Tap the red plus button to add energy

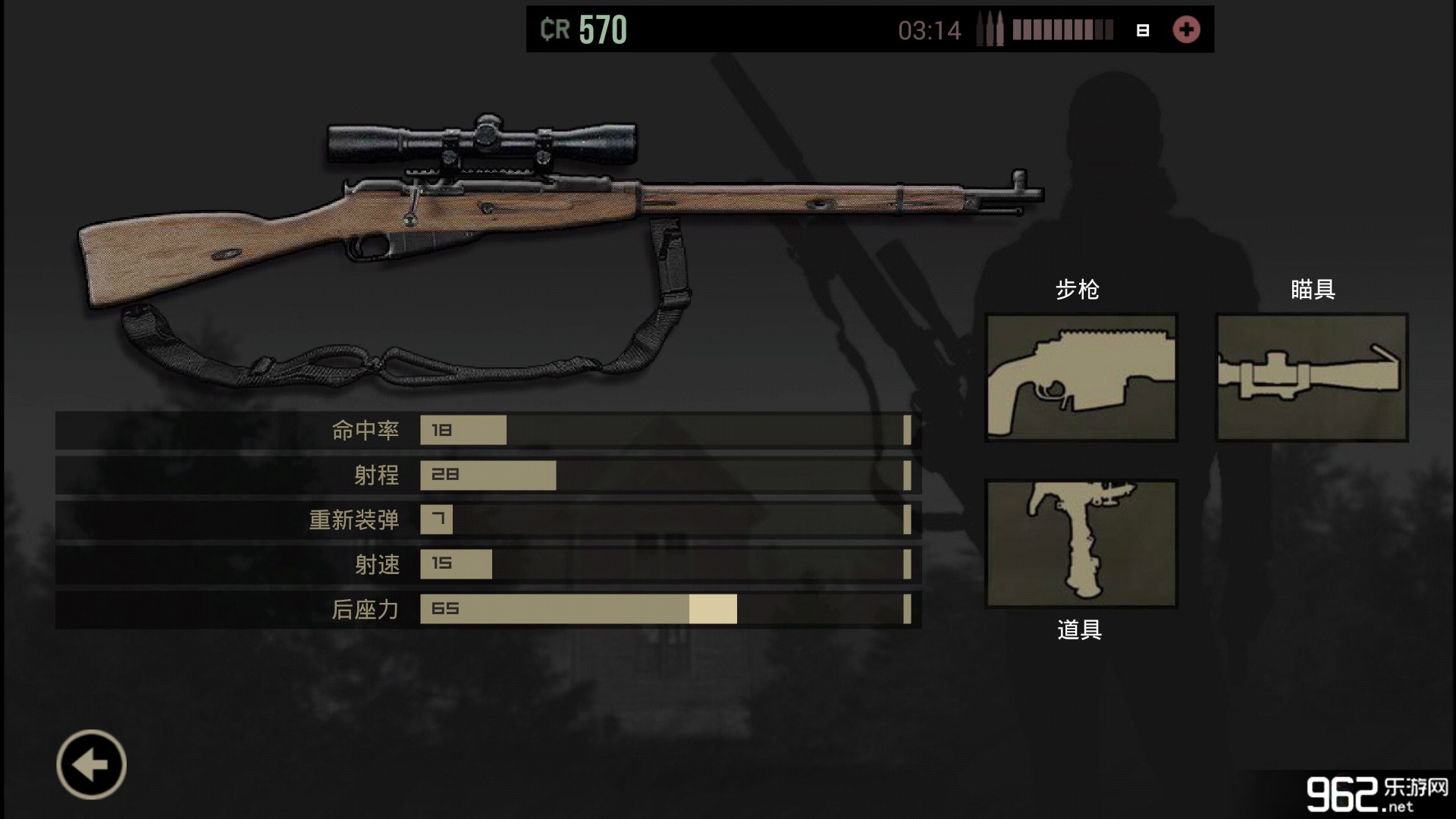(x=1186, y=30)
